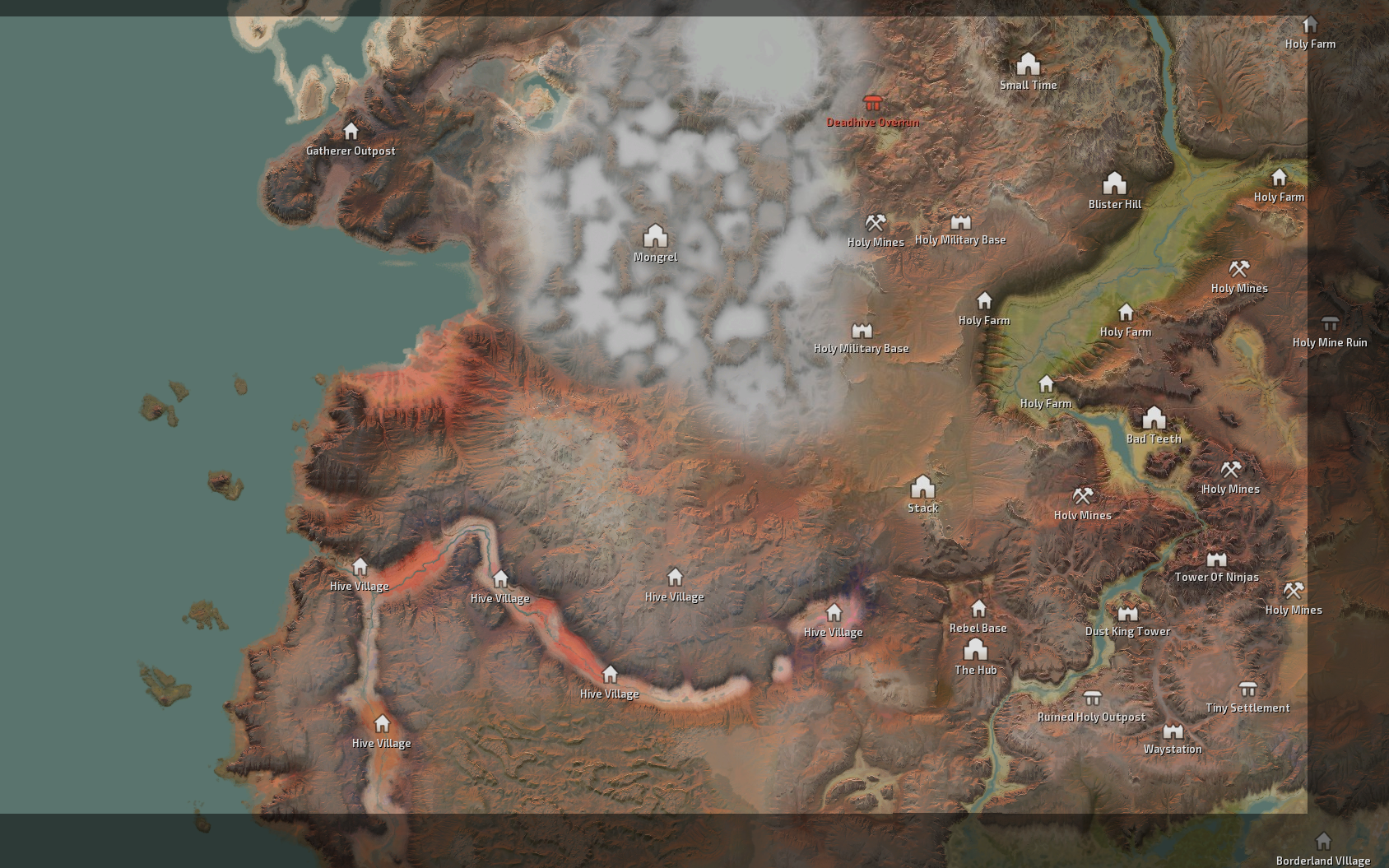Select the Holy Mine Ruin marker
This screenshot has width=1389, height=868.
tap(1330, 323)
